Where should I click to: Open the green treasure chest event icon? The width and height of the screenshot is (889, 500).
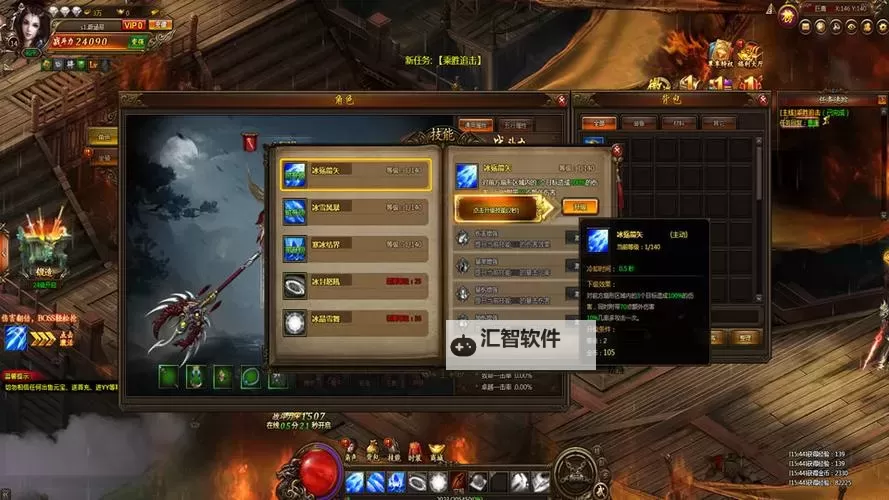coord(41,244)
